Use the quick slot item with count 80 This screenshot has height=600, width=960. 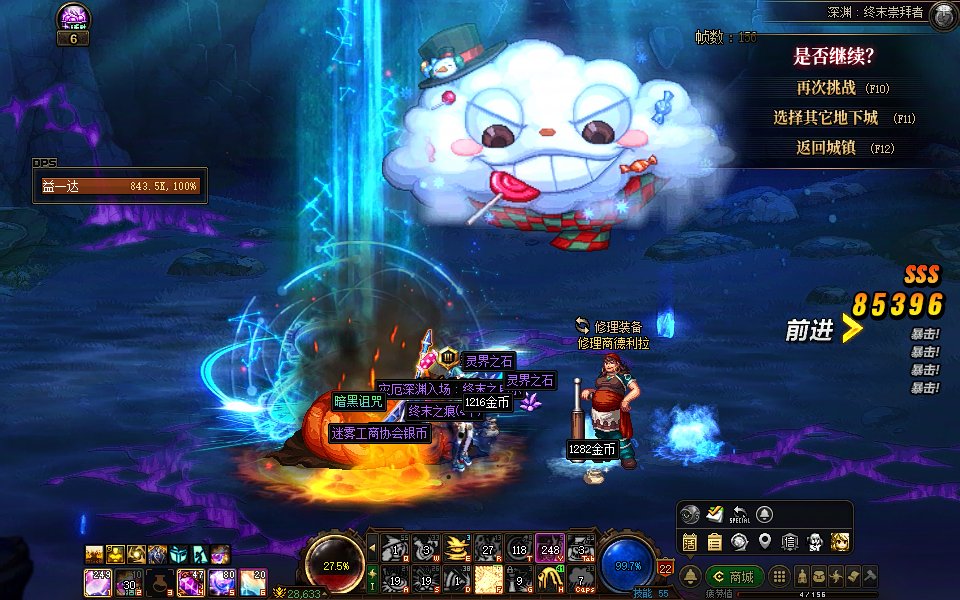point(222,580)
